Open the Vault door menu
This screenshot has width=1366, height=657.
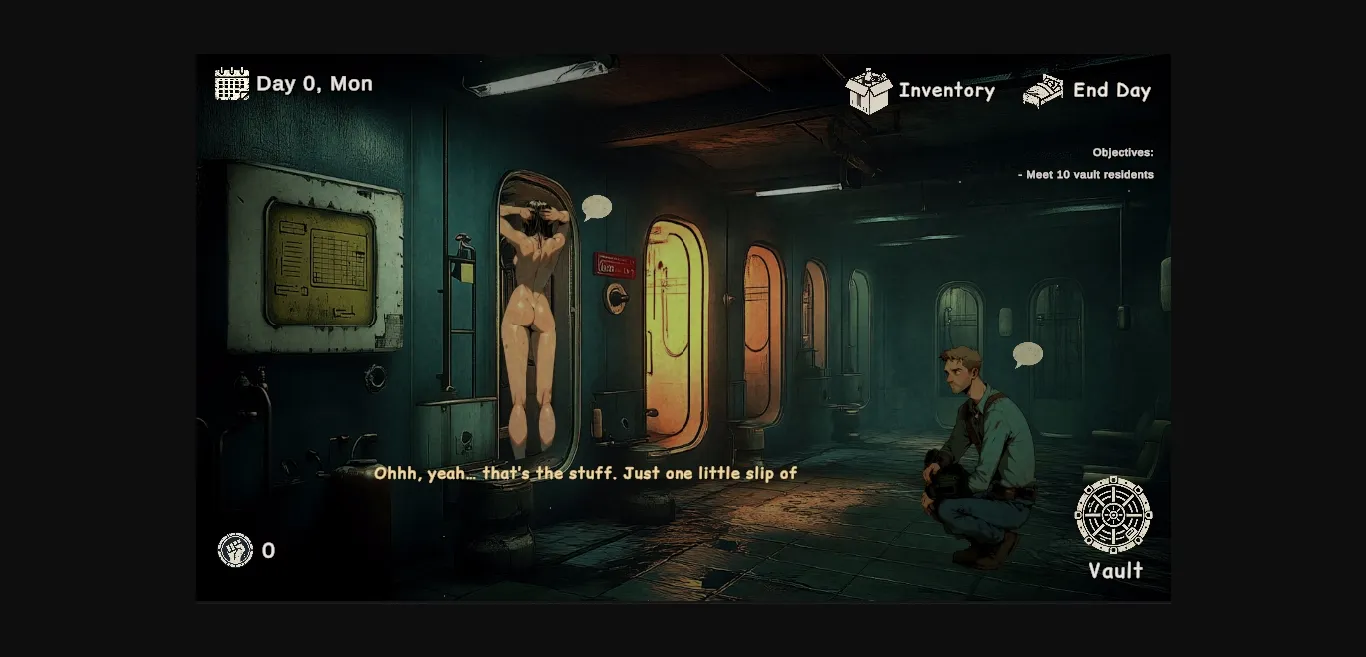[1113, 515]
